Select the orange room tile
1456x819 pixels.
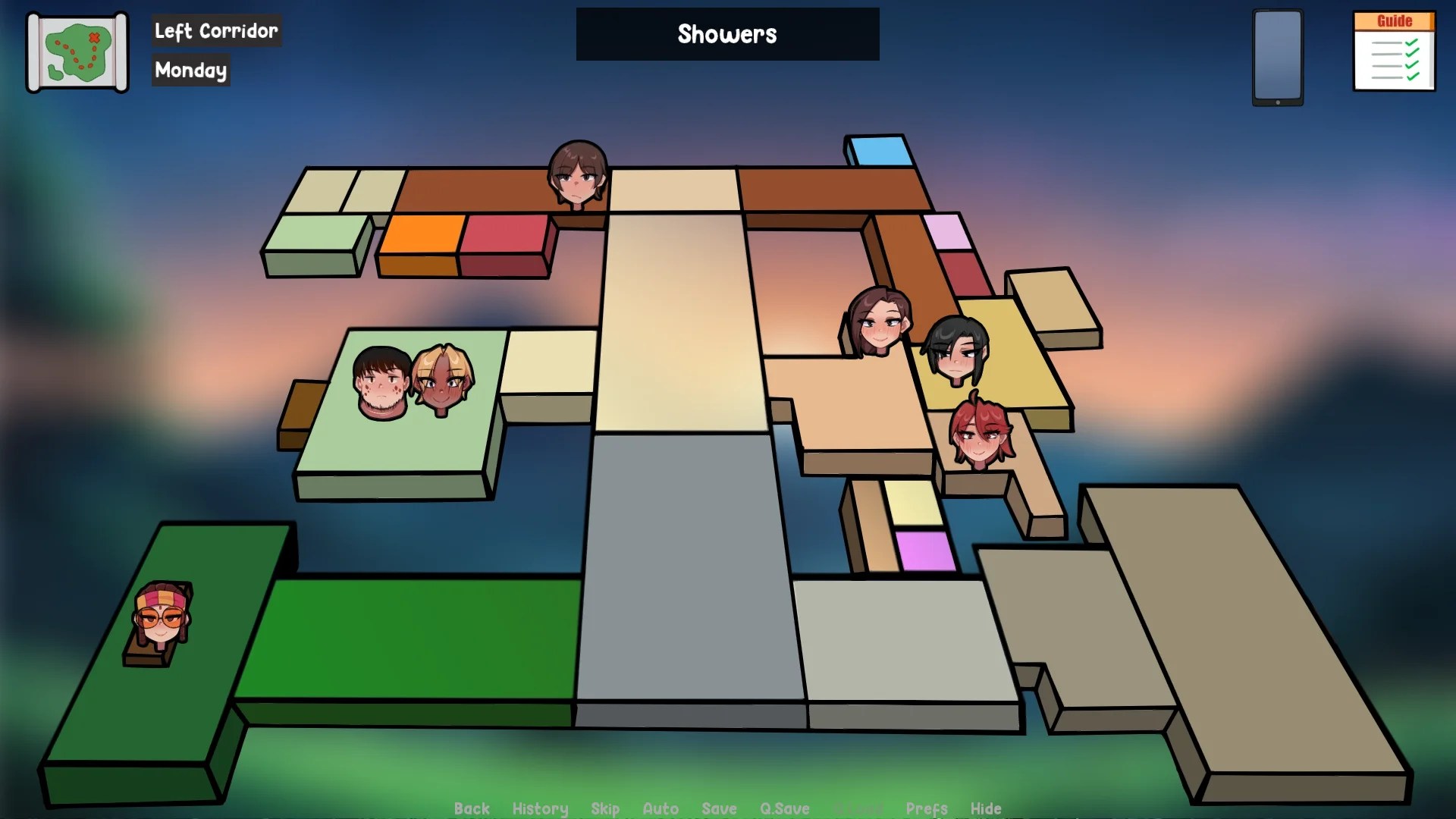[x=422, y=235]
